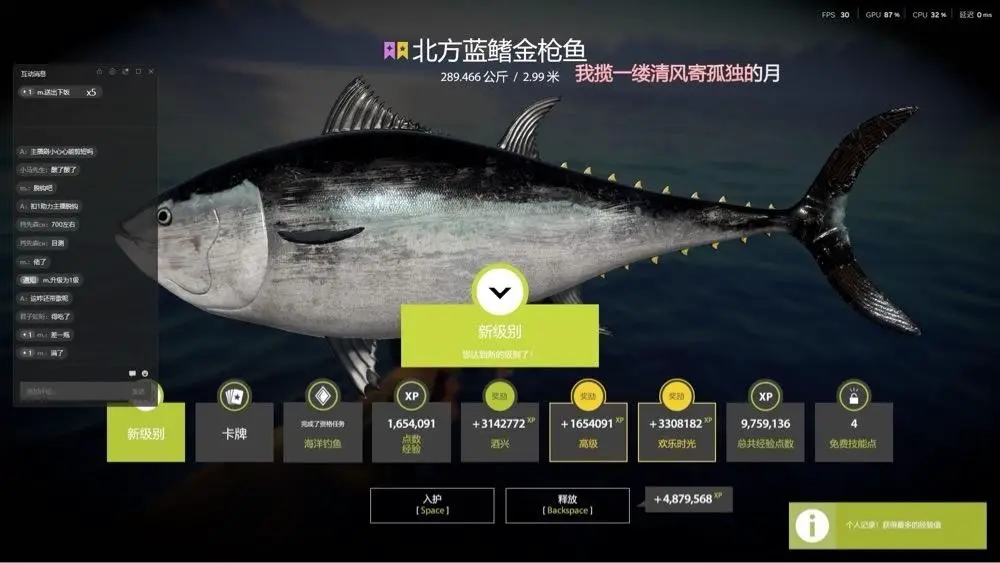Choose the 高级 bonus XP tile
The image size is (1000, 563).
[588, 432]
